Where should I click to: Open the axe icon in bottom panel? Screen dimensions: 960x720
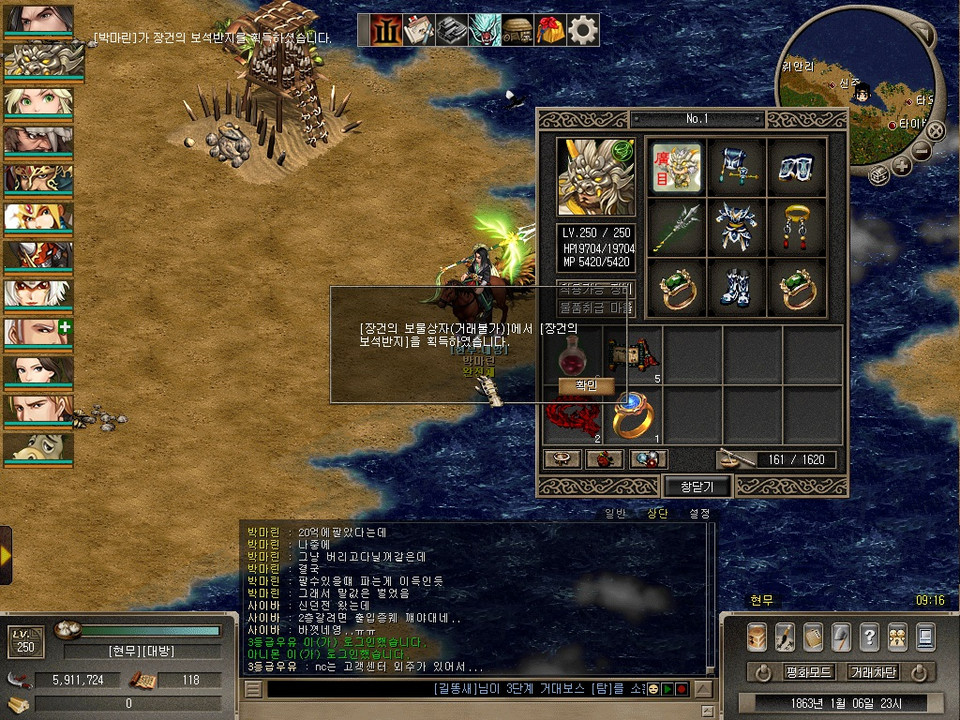(841, 637)
